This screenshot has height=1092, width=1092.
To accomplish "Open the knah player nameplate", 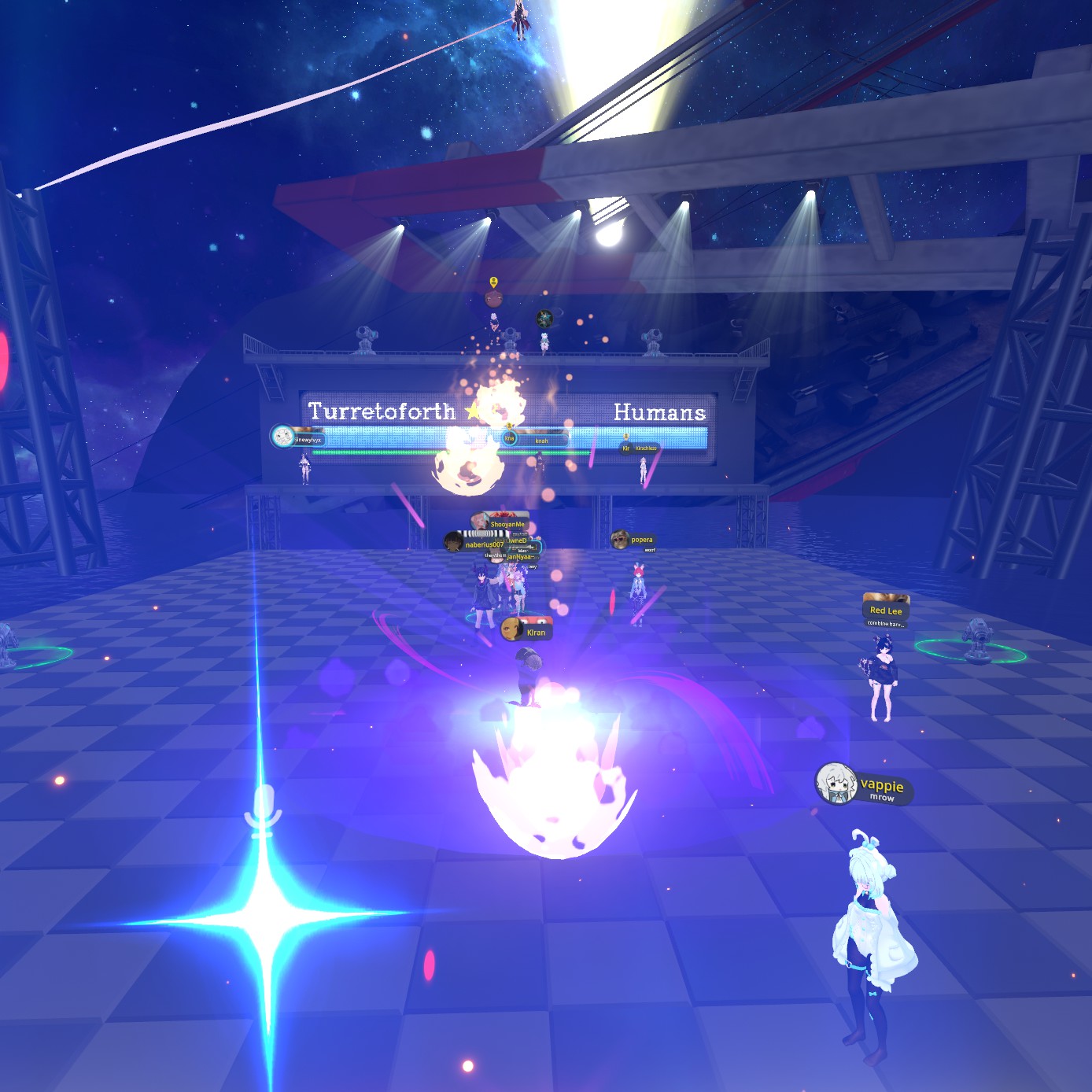I will click(535, 440).
